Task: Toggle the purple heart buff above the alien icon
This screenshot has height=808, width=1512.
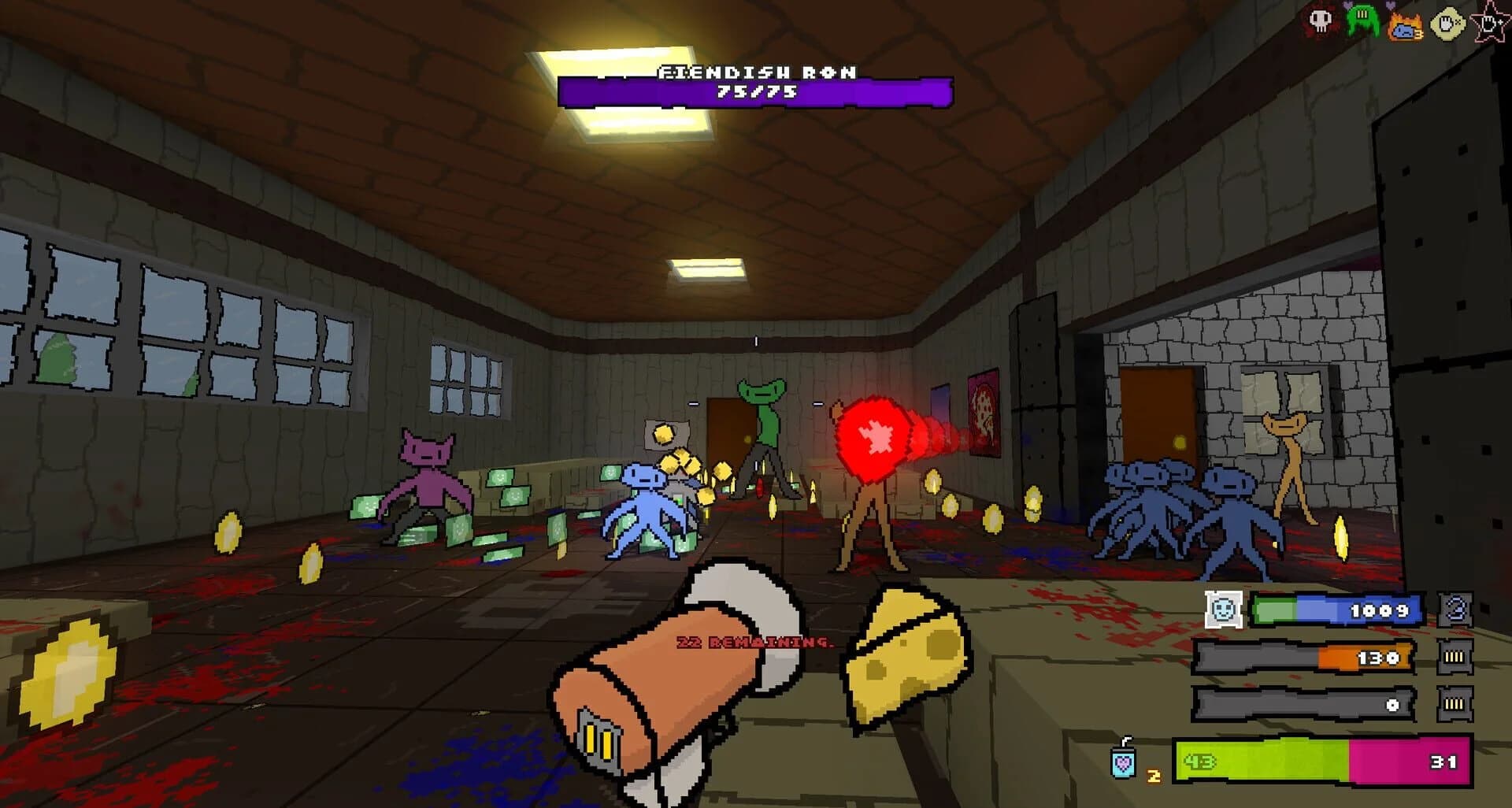Action: click(1348, 6)
